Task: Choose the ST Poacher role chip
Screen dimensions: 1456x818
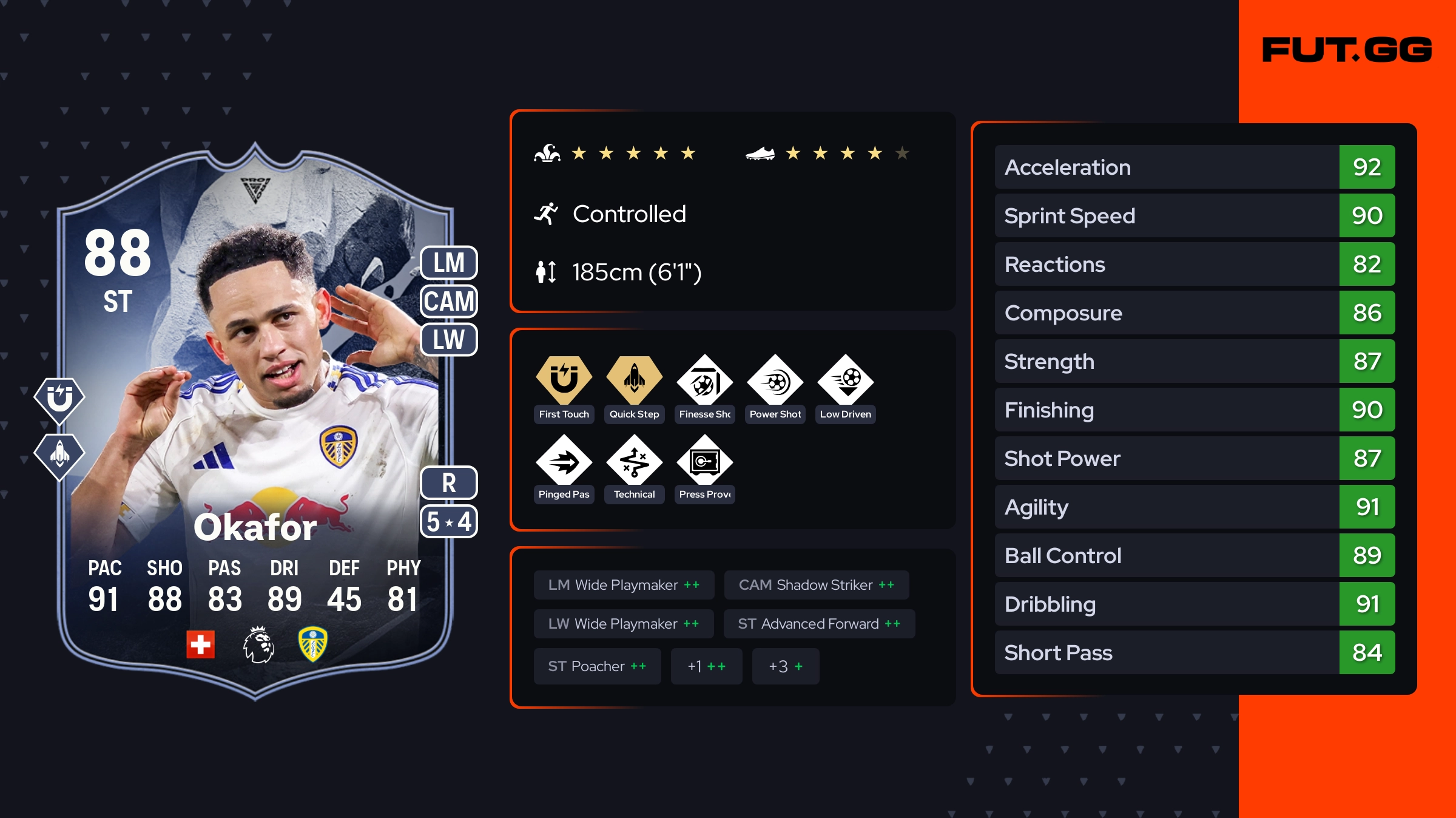Action: (x=597, y=666)
